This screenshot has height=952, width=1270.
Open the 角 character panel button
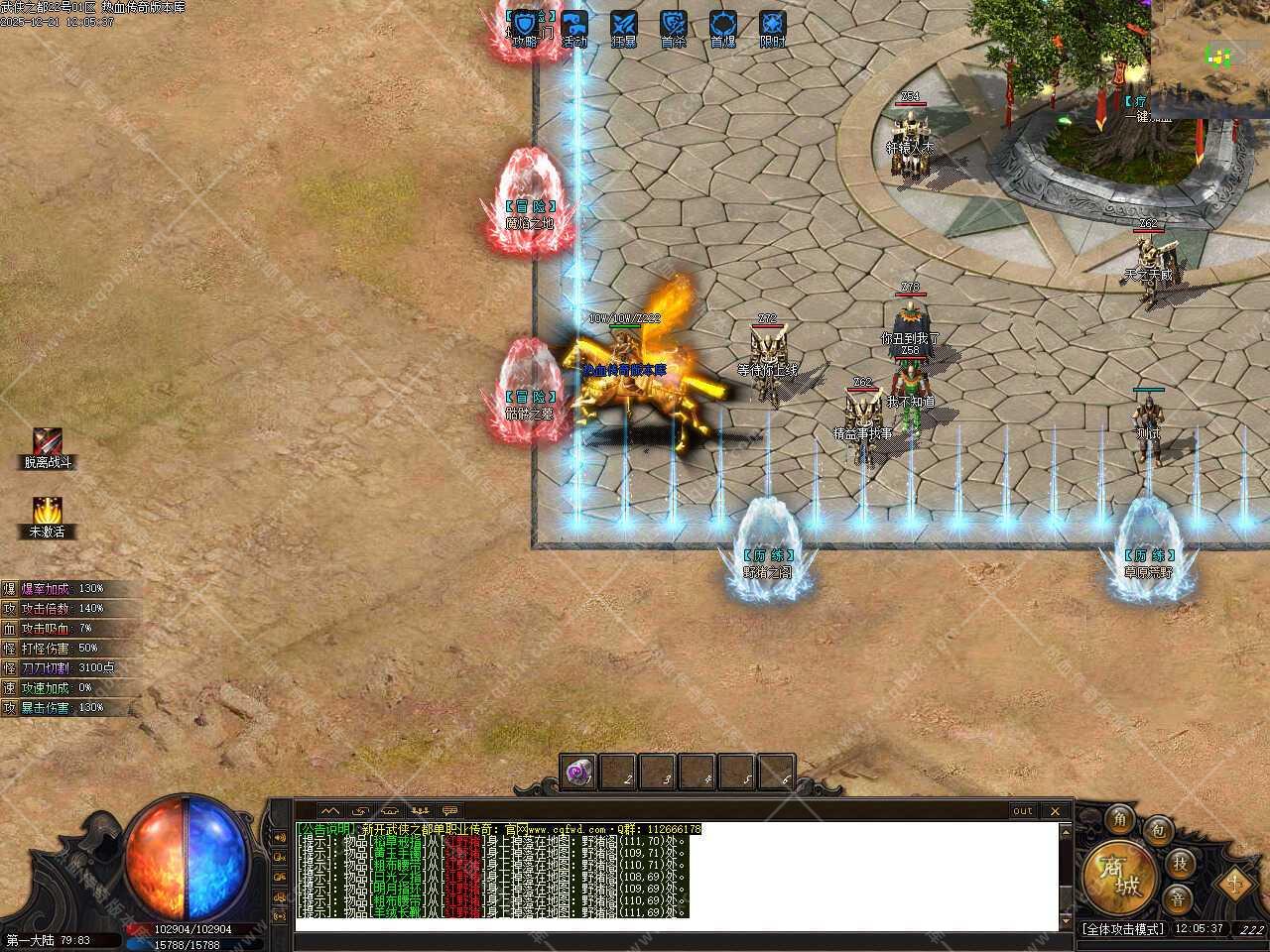coord(1120,819)
